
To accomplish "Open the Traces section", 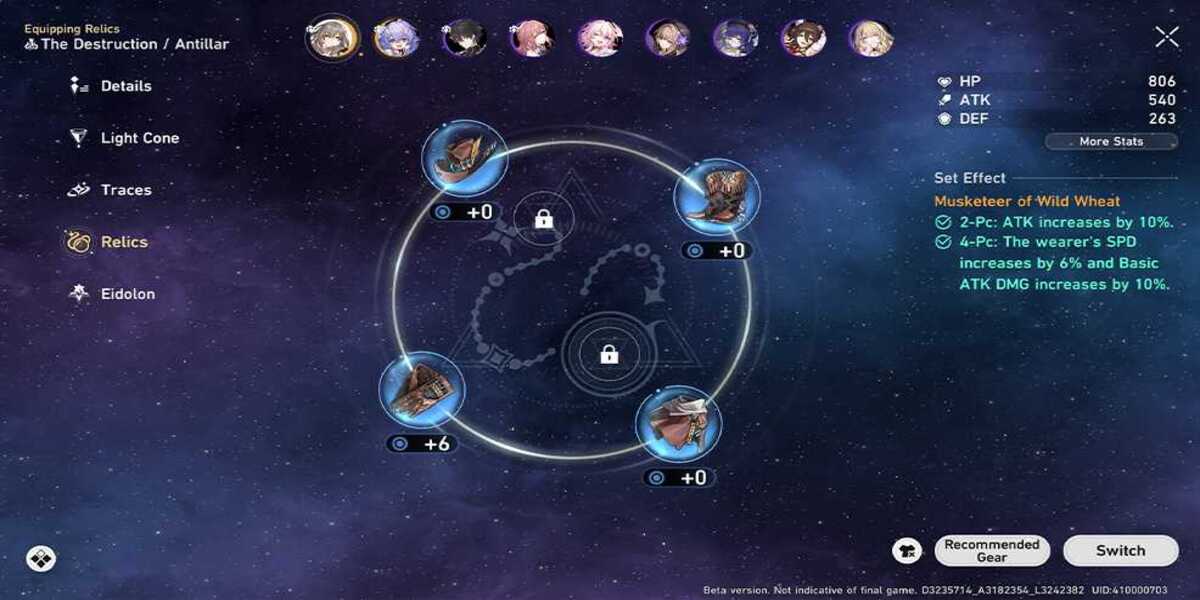I will tap(125, 190).
